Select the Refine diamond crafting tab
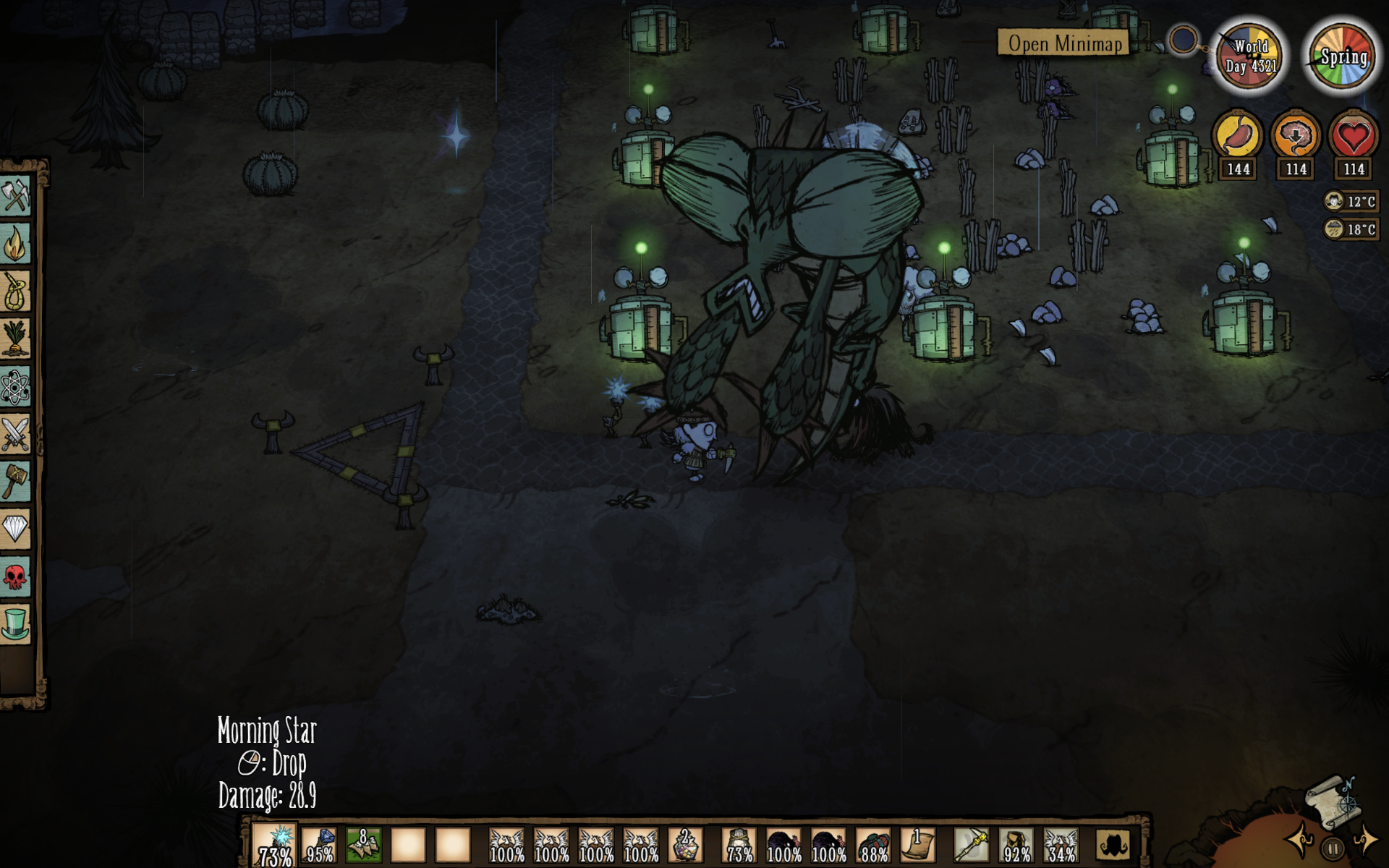 pyautogui.click(x=15, y=529)
